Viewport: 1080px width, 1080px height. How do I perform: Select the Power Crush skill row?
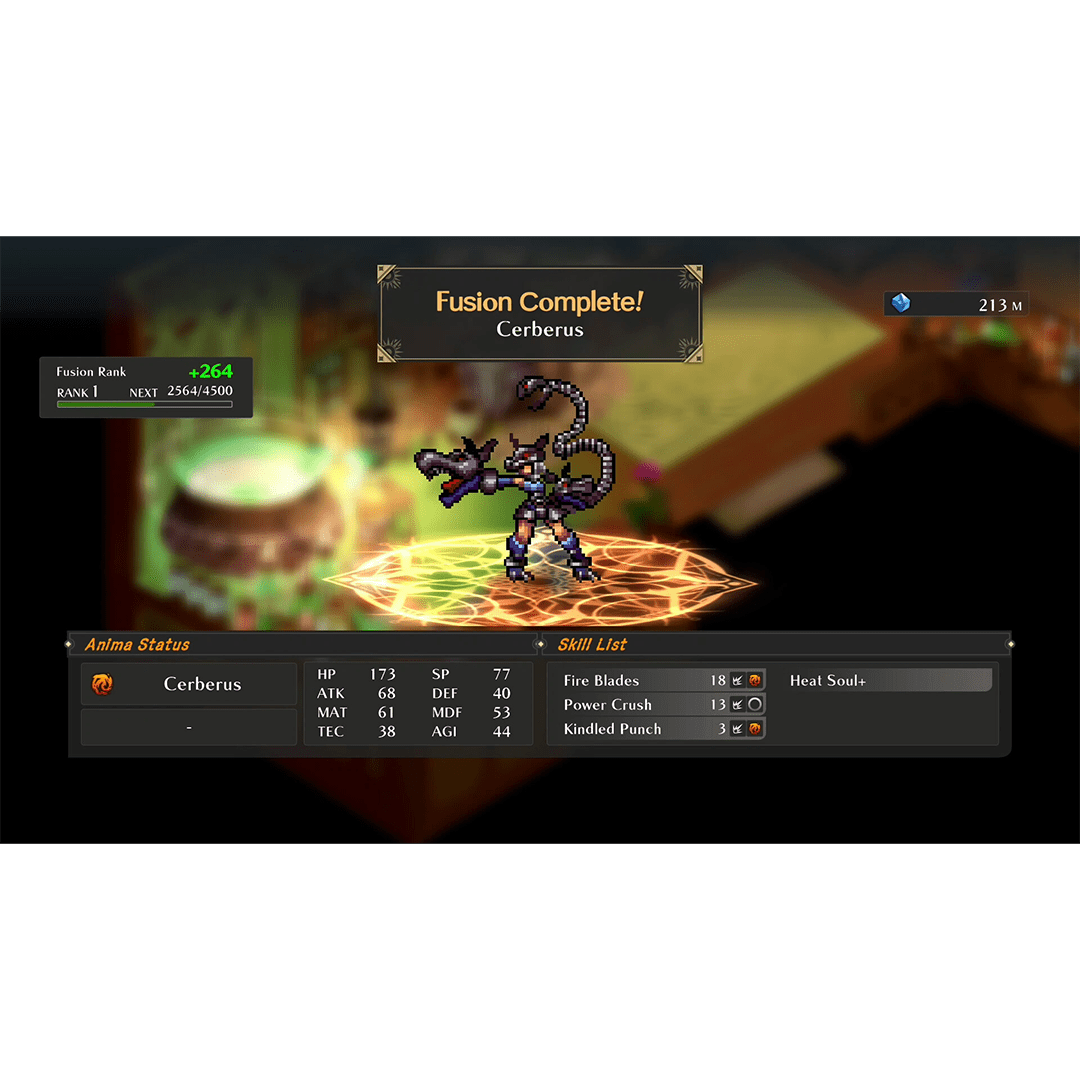tap(660, 704)
